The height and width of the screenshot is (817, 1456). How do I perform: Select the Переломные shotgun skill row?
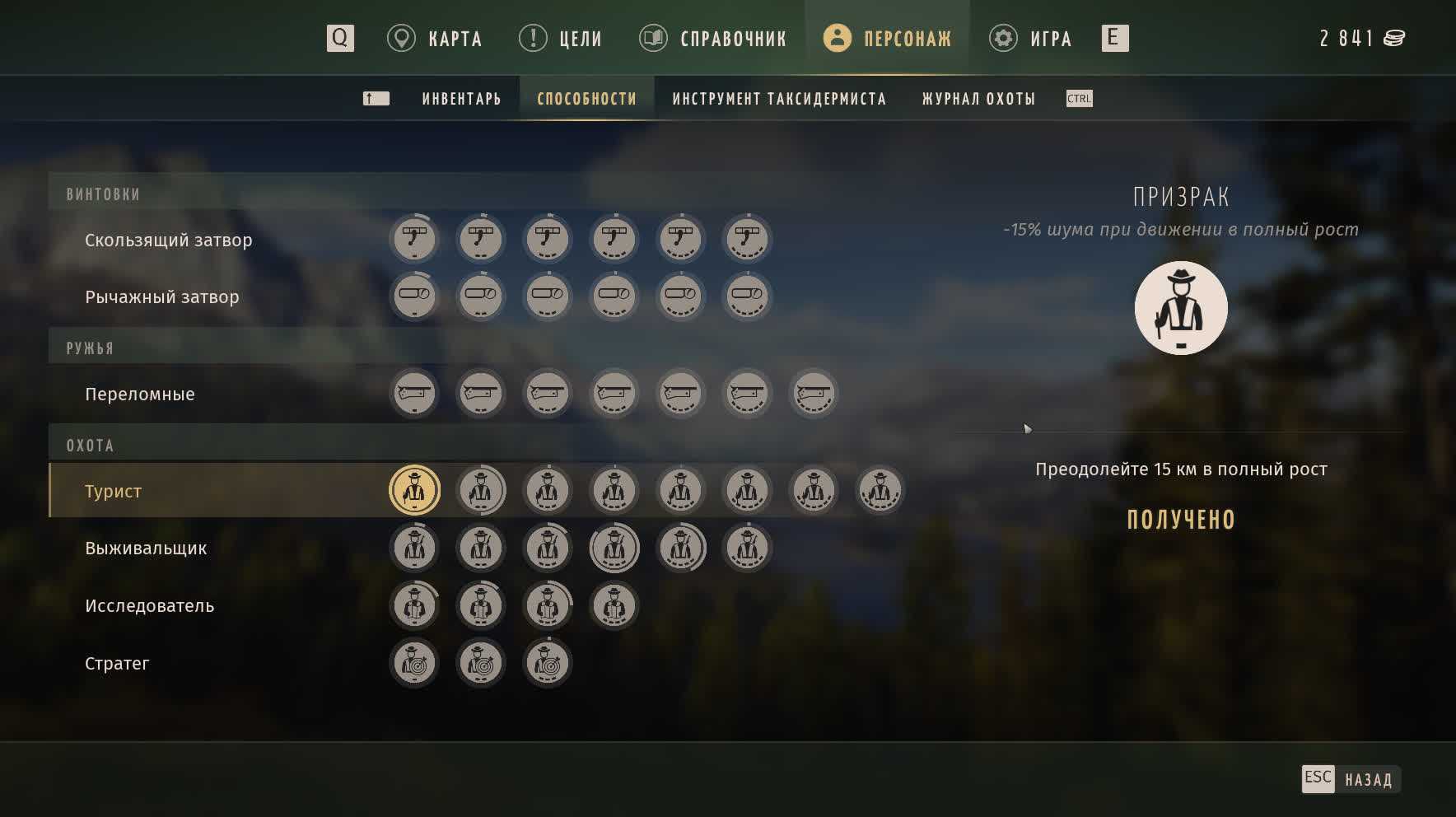point(140,394)
